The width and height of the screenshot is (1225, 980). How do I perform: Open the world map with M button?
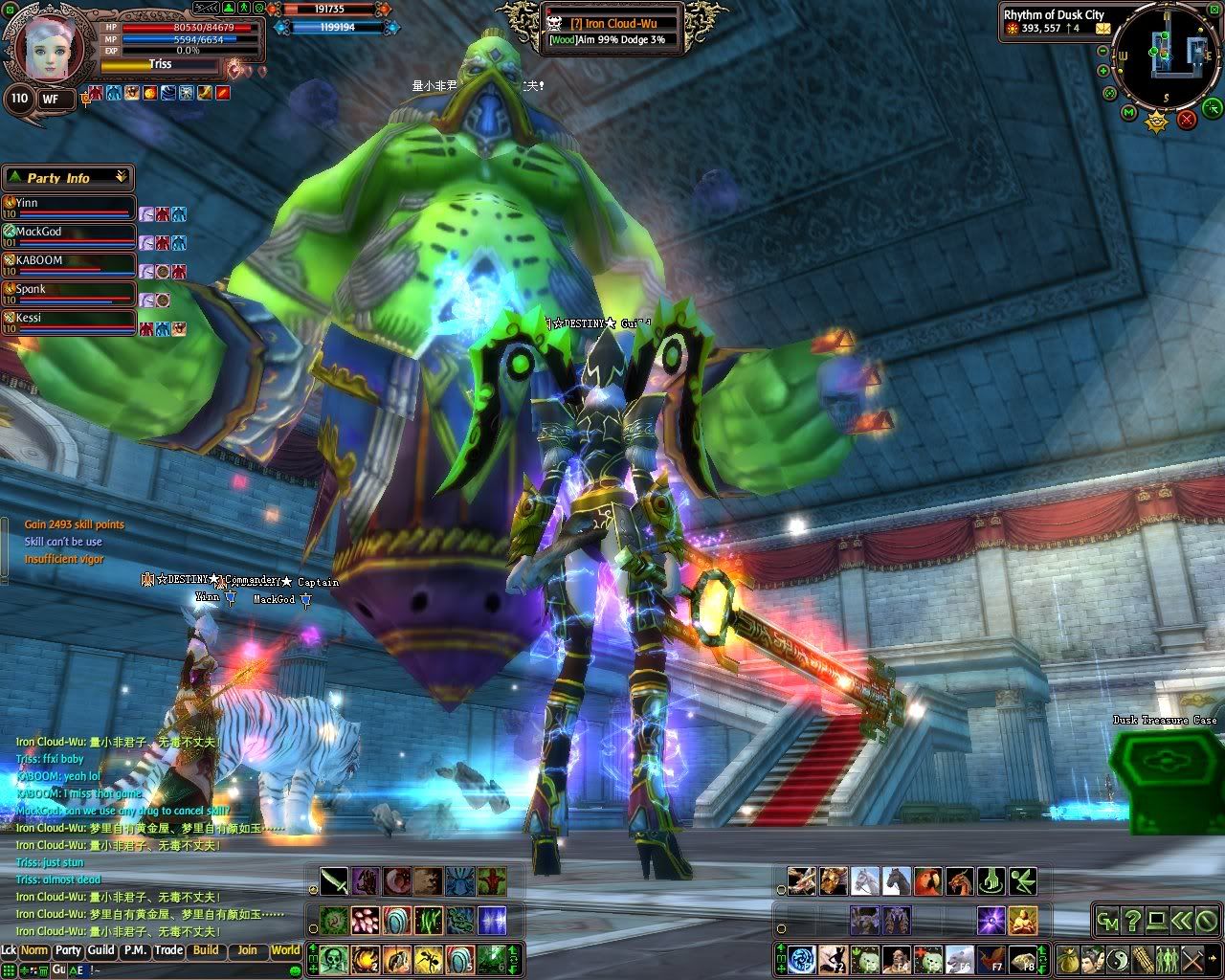click(x=1129, y=113)
